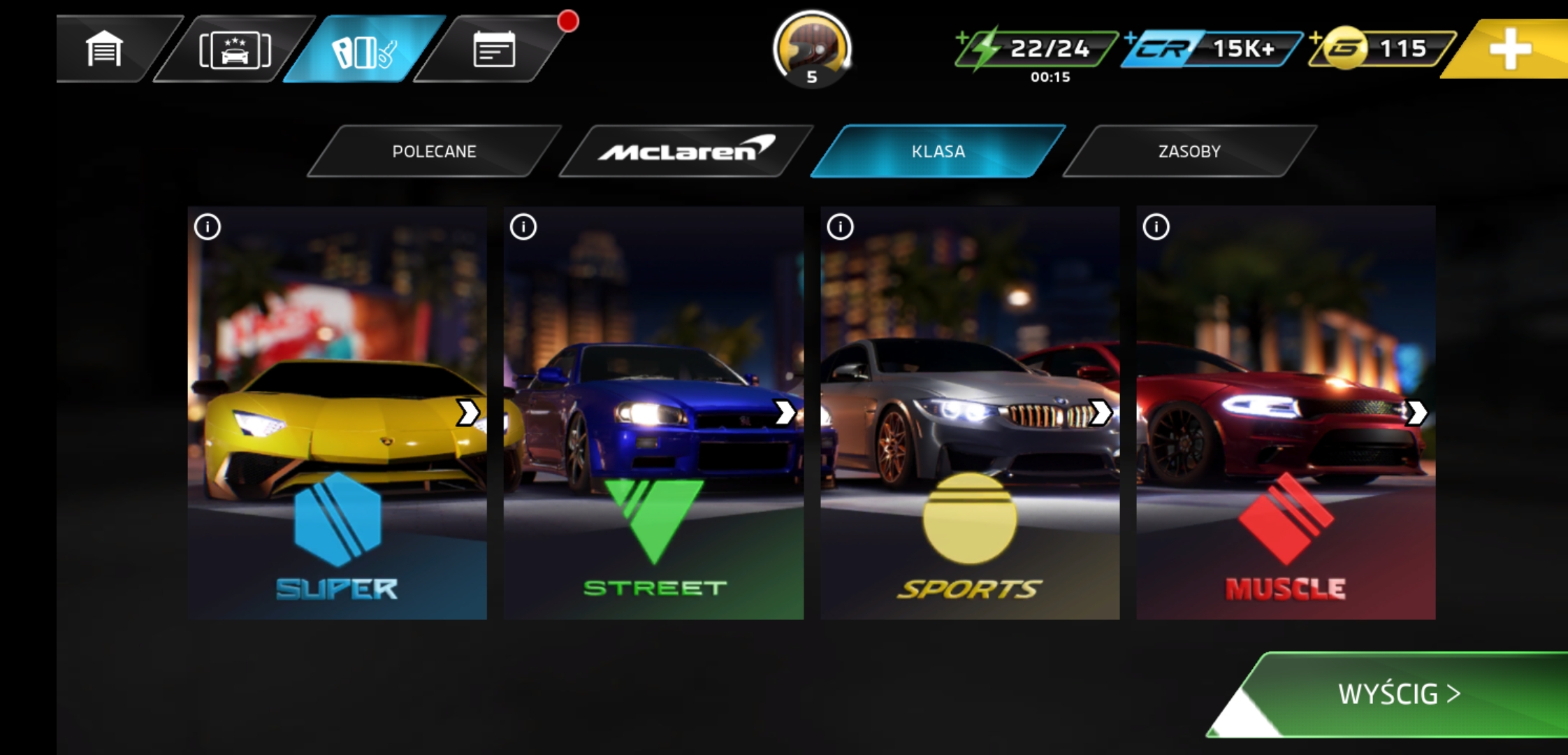Open the garage home screen
The image size is (1568, 755).
[105, 49]
